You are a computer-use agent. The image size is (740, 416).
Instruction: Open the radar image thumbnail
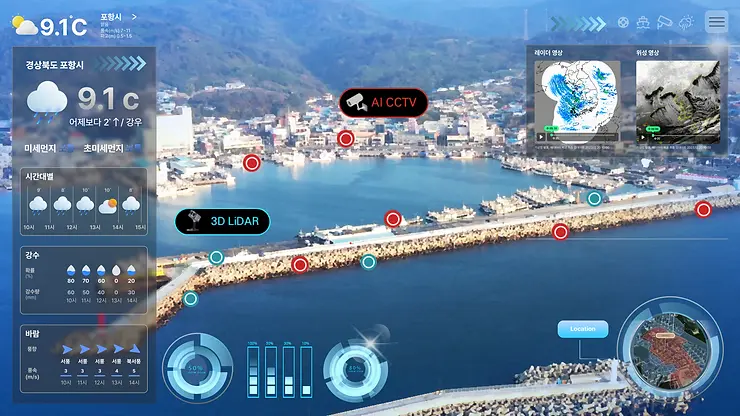point(577,100)
